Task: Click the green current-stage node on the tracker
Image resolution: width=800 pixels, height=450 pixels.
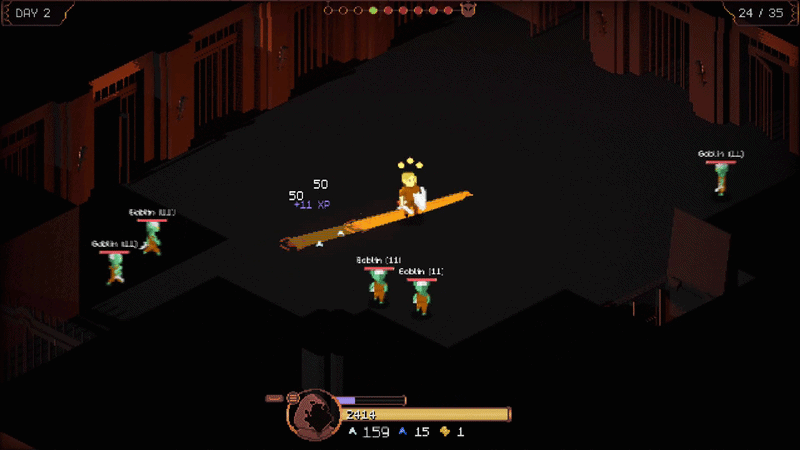Action: [373, 11]
